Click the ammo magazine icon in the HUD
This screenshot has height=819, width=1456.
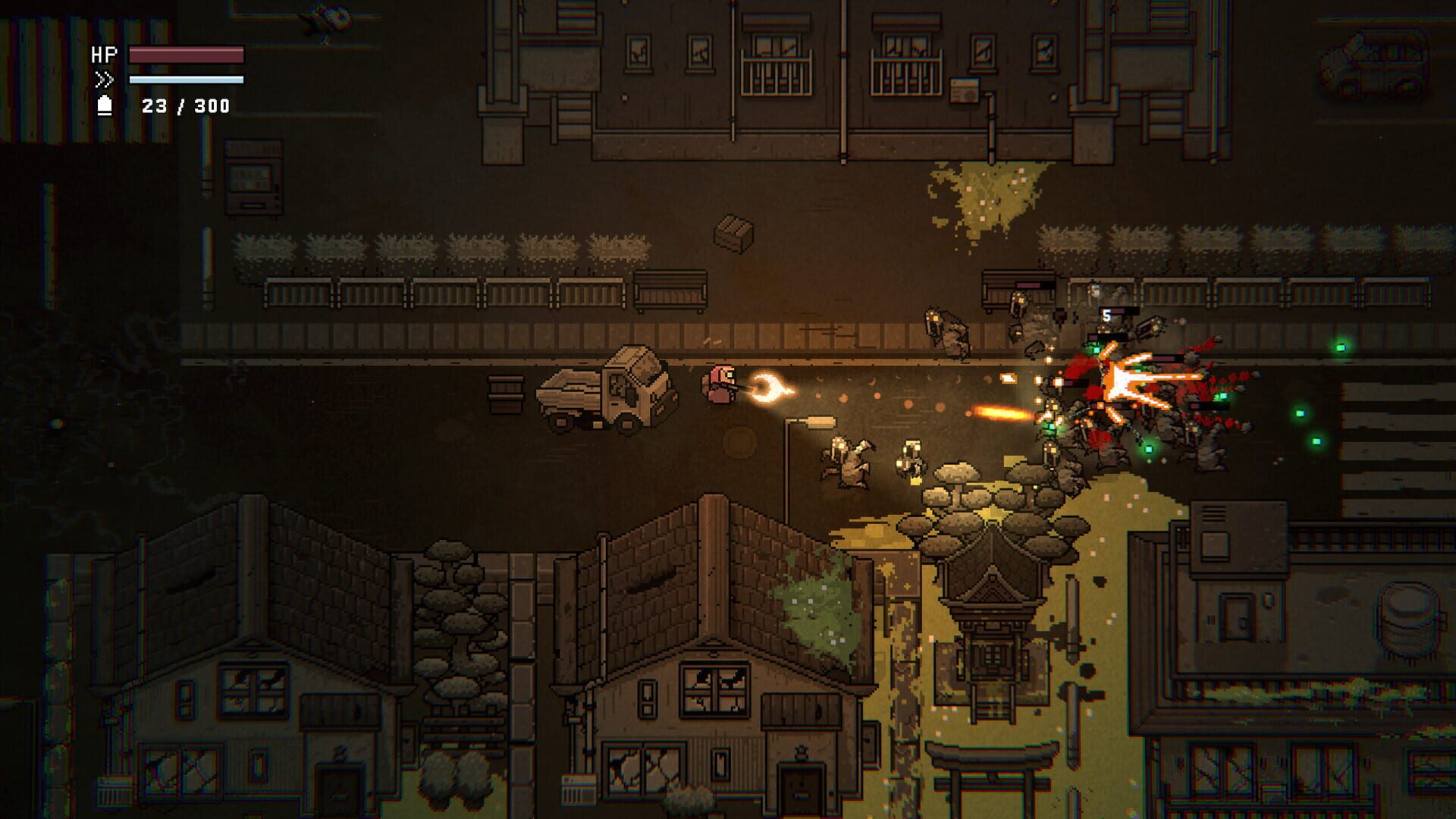point(106,106)
